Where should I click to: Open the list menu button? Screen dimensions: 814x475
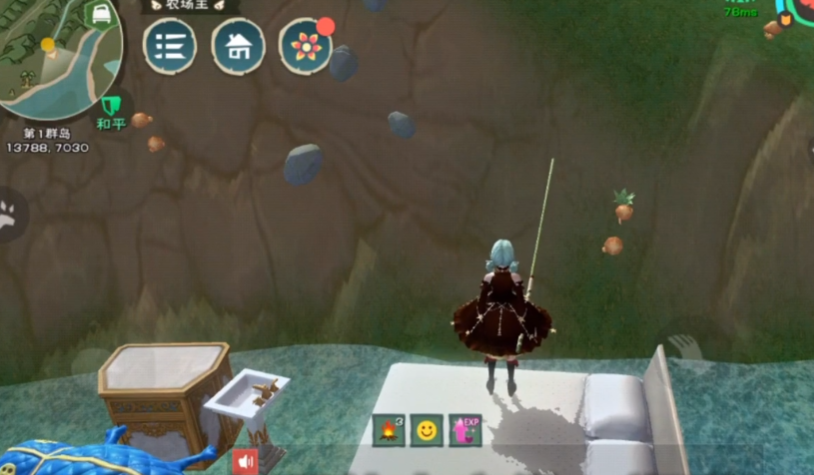(169, 47)
